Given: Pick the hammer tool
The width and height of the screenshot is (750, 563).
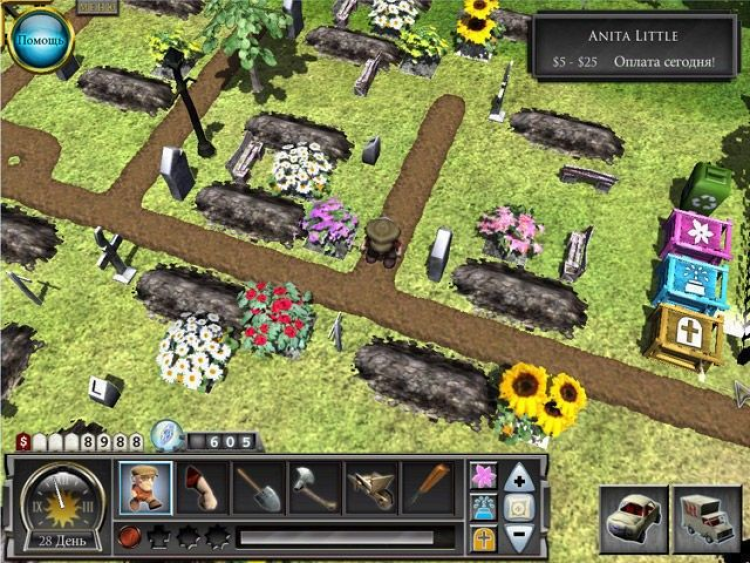Looking at the screenshot, I should [314, 488].
